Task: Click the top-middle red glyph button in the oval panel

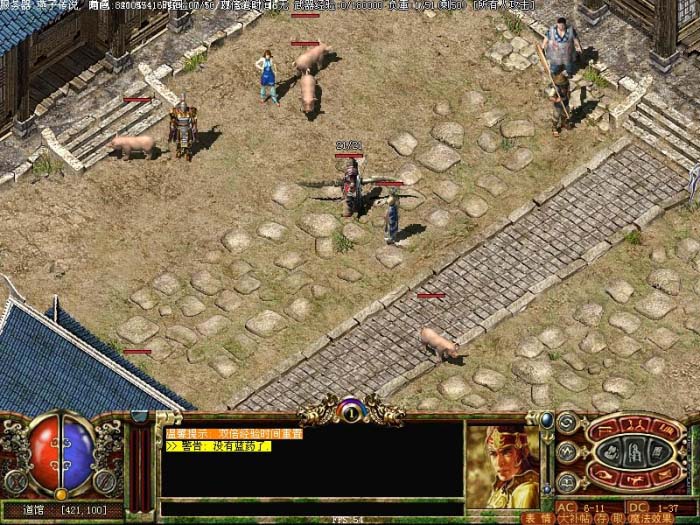Action: coord(635,427)
